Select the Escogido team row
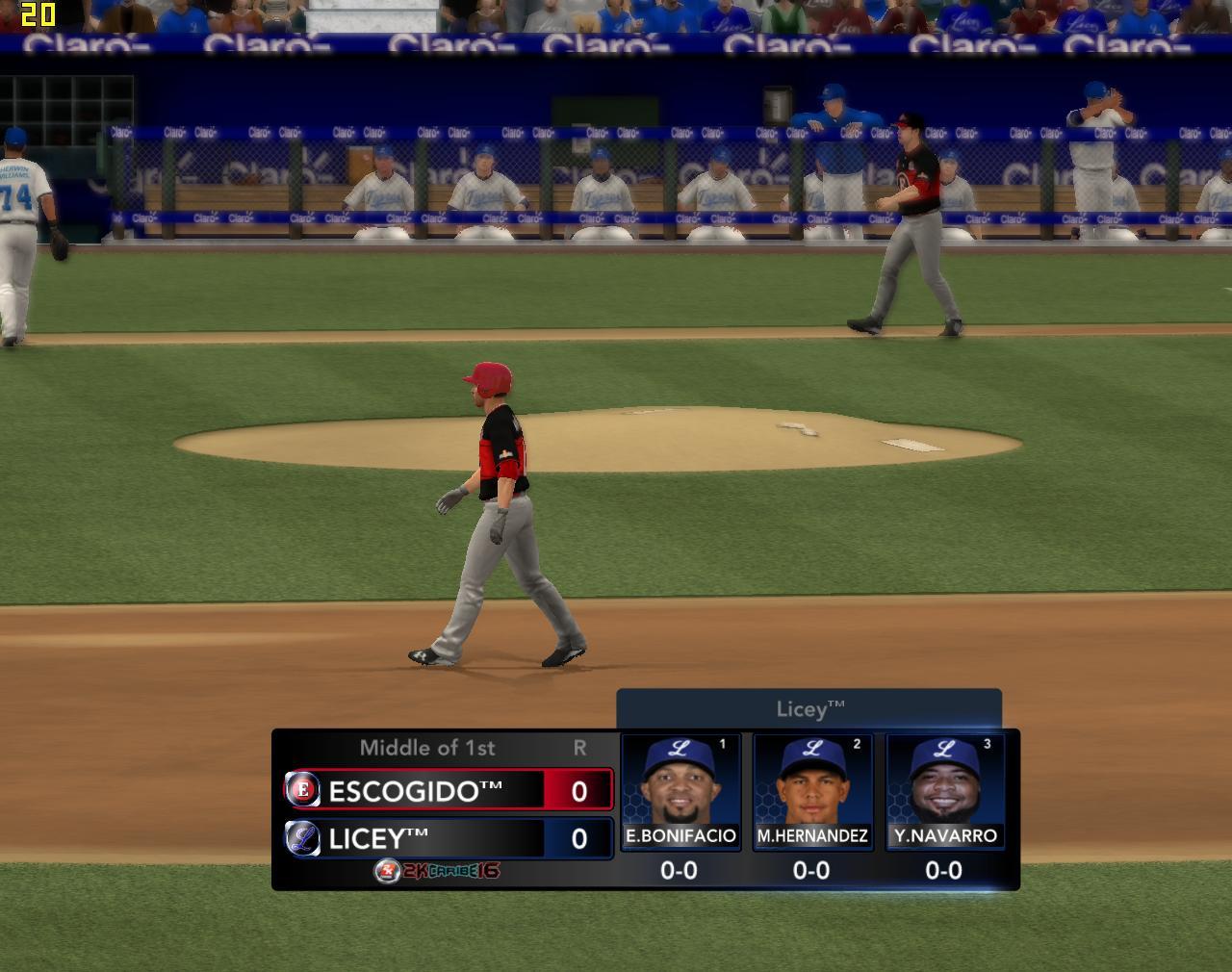This screenshot has height=972, width=1232. pos(449,790)
